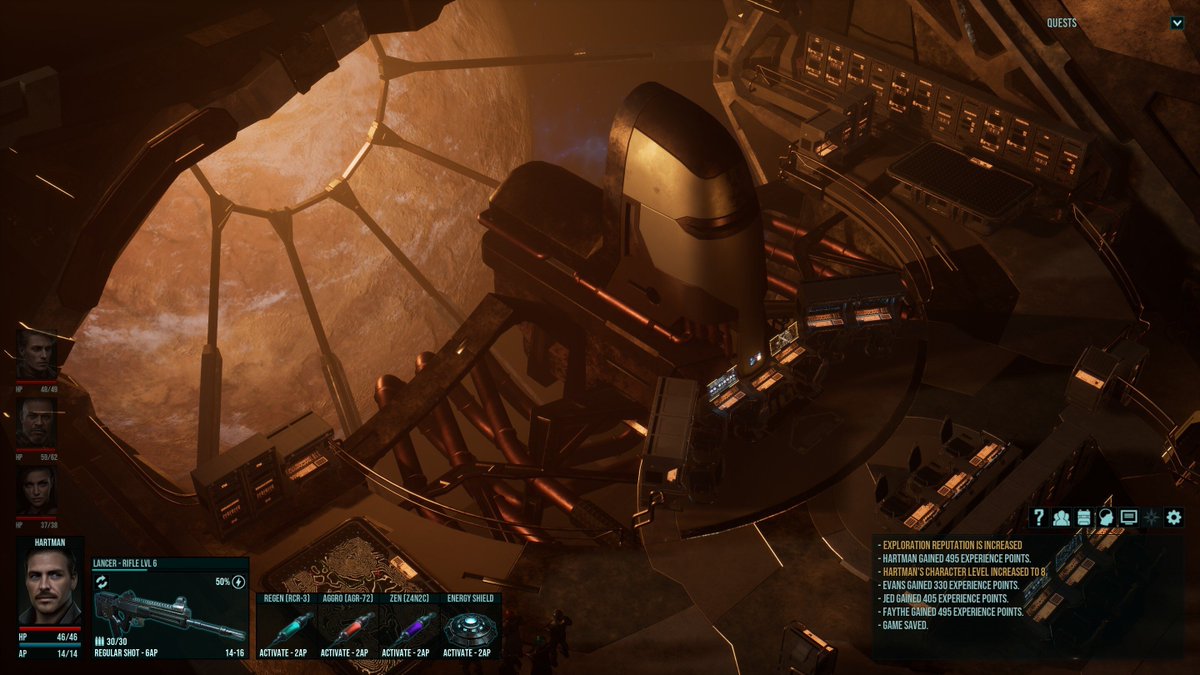Image resolution: width=1200 pixels, height=675 pixels.
Task: Open settings with the gear icon
Action: point(1174,517)
